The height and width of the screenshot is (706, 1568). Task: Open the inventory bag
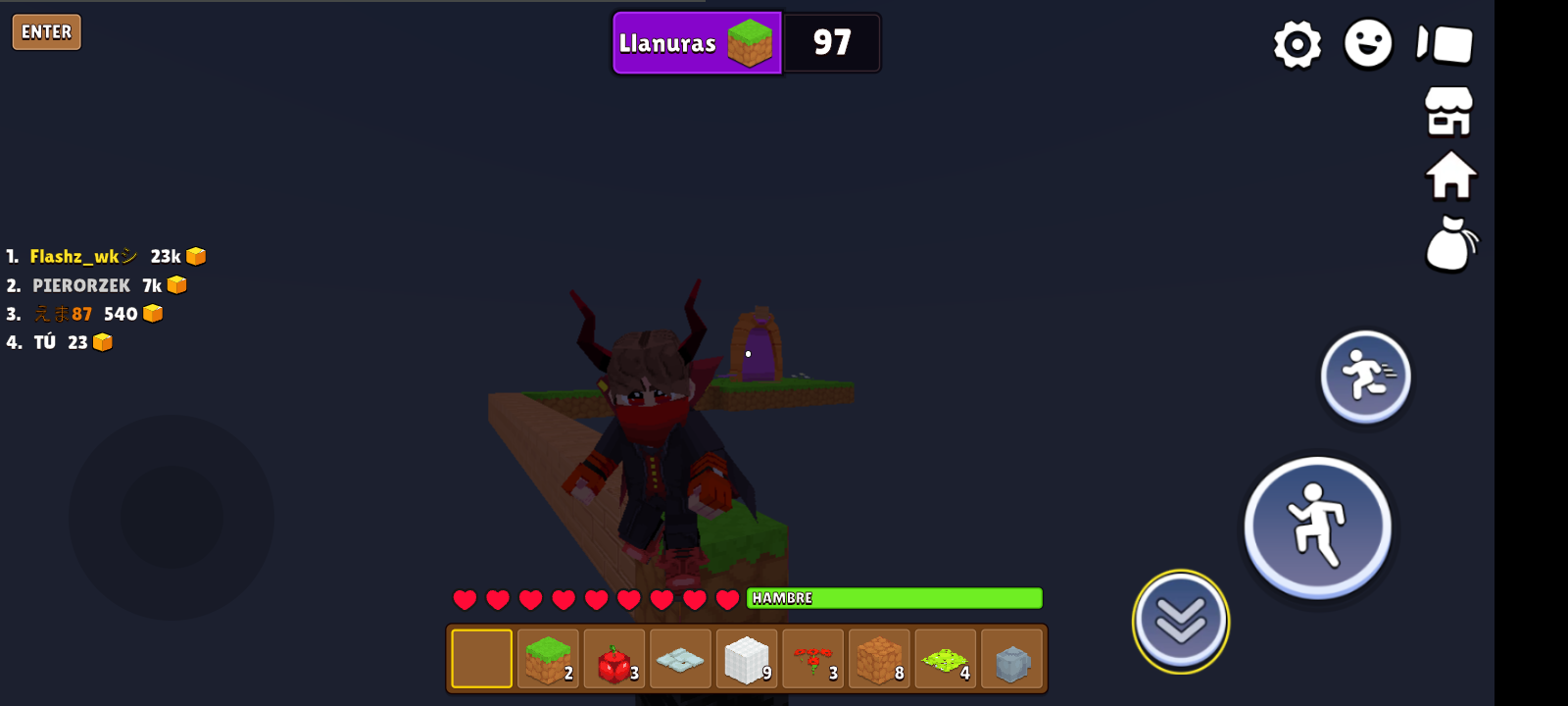tap(1450, 244)
